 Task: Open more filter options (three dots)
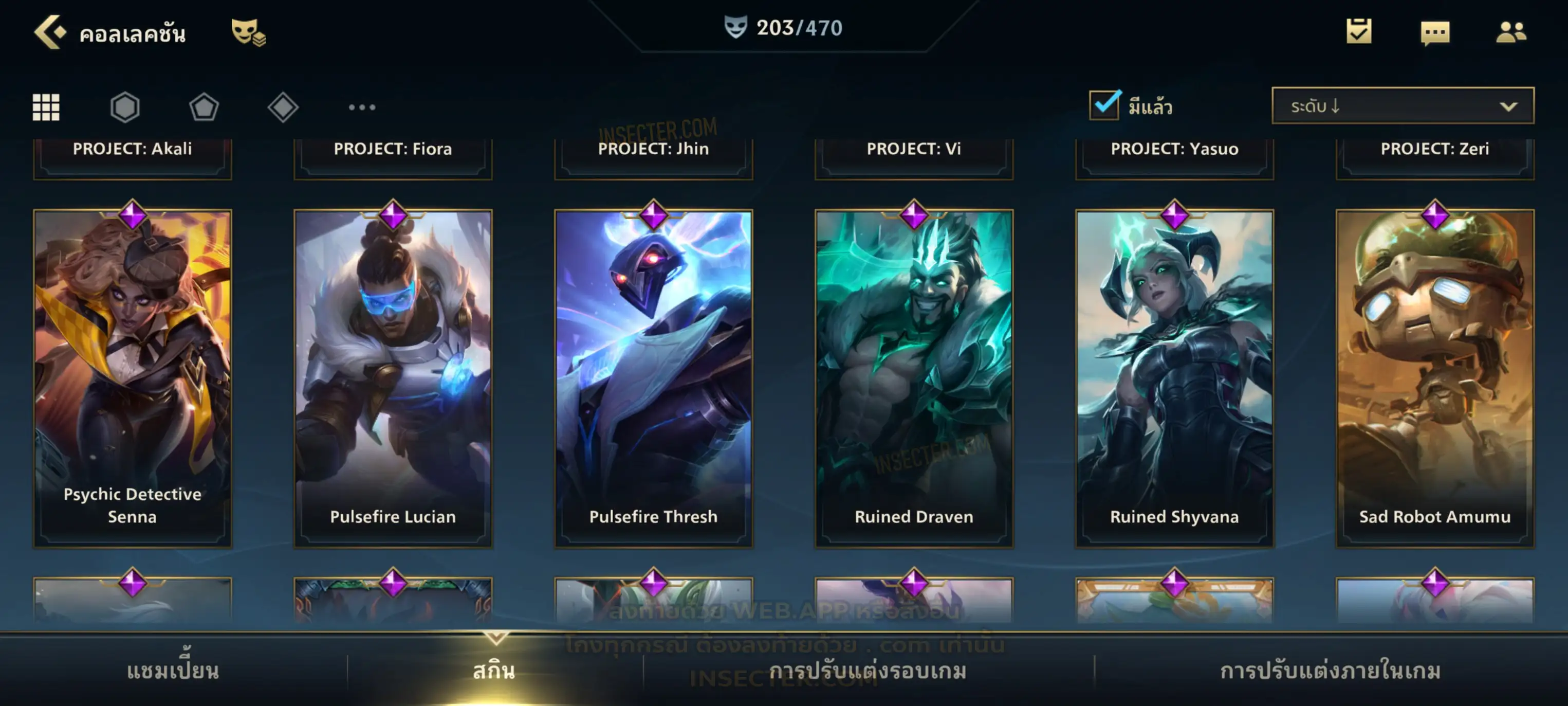[362, 107]
